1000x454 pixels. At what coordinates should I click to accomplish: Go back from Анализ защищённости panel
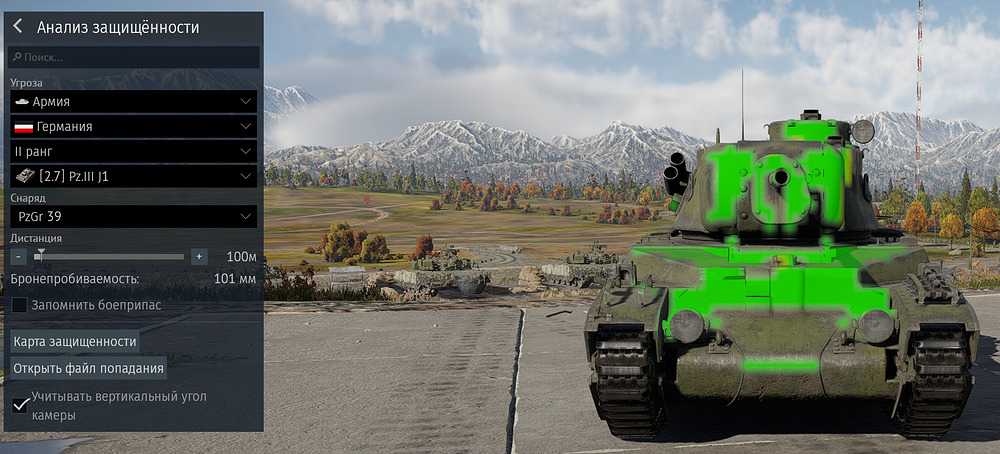click(18, 27)
